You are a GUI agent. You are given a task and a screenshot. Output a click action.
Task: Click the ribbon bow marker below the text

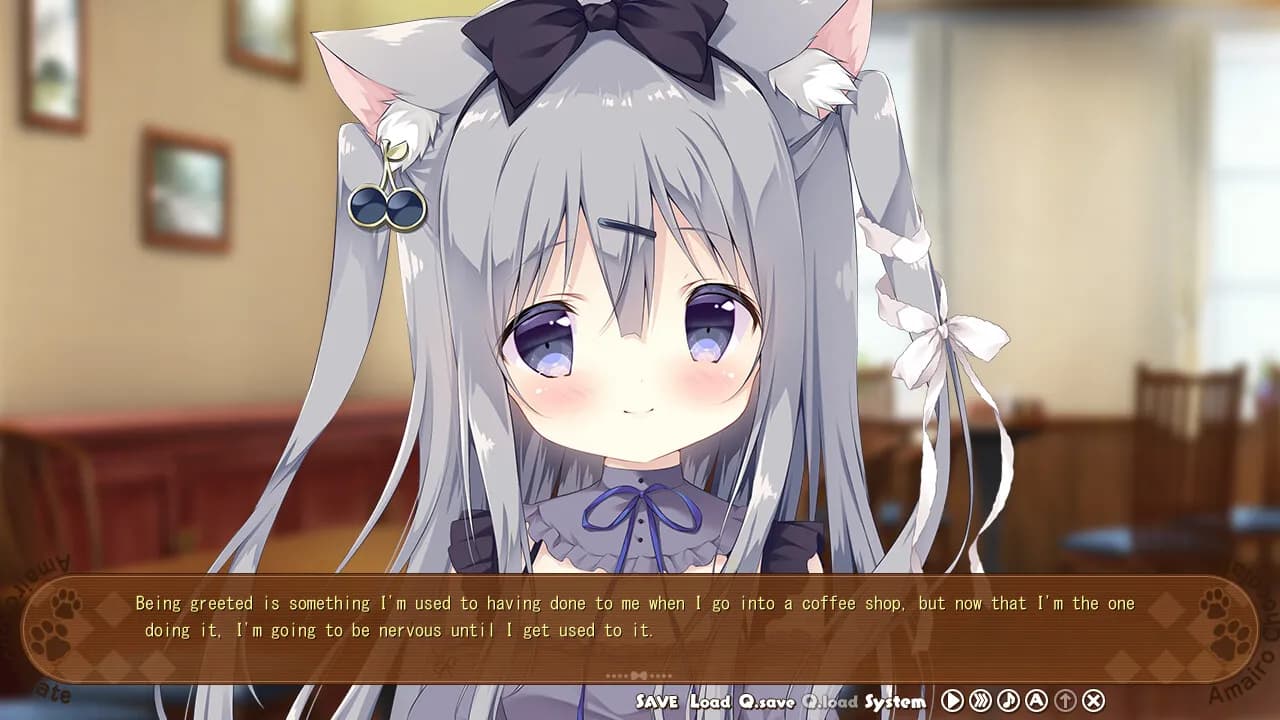click(640, 674)
